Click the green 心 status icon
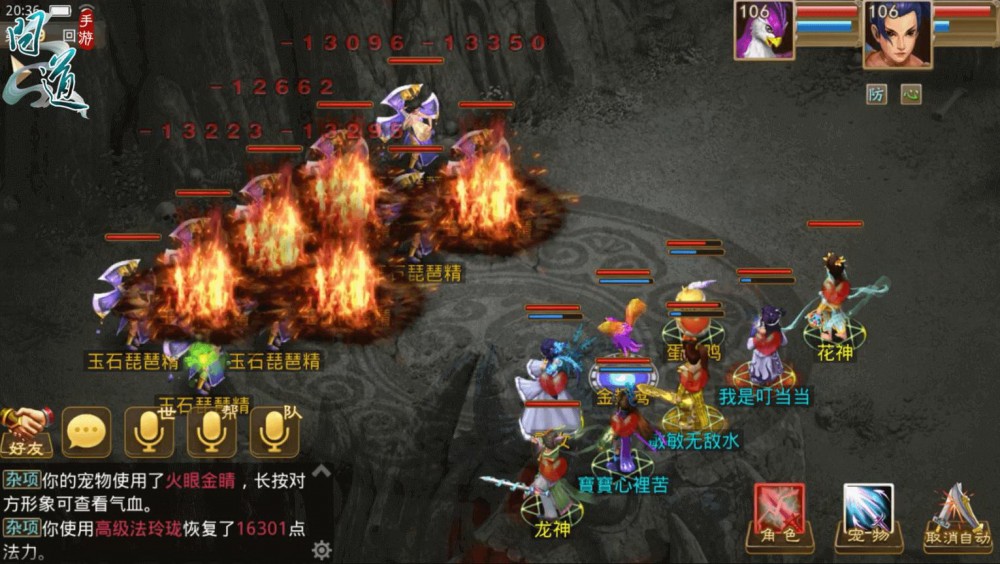1000x564 pixels. coord(910,94)
